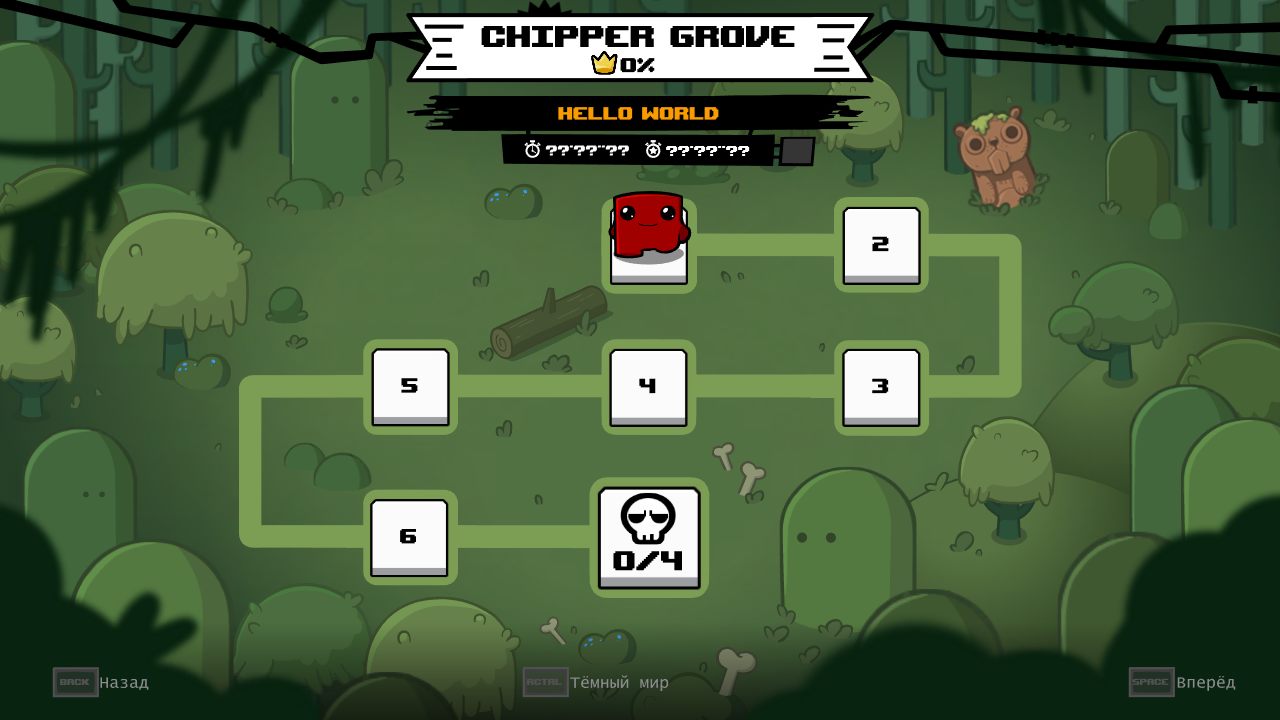Click the SPACE key icon next to Вперёд
Screen dimensions: 1280x720
point(1151,682)
